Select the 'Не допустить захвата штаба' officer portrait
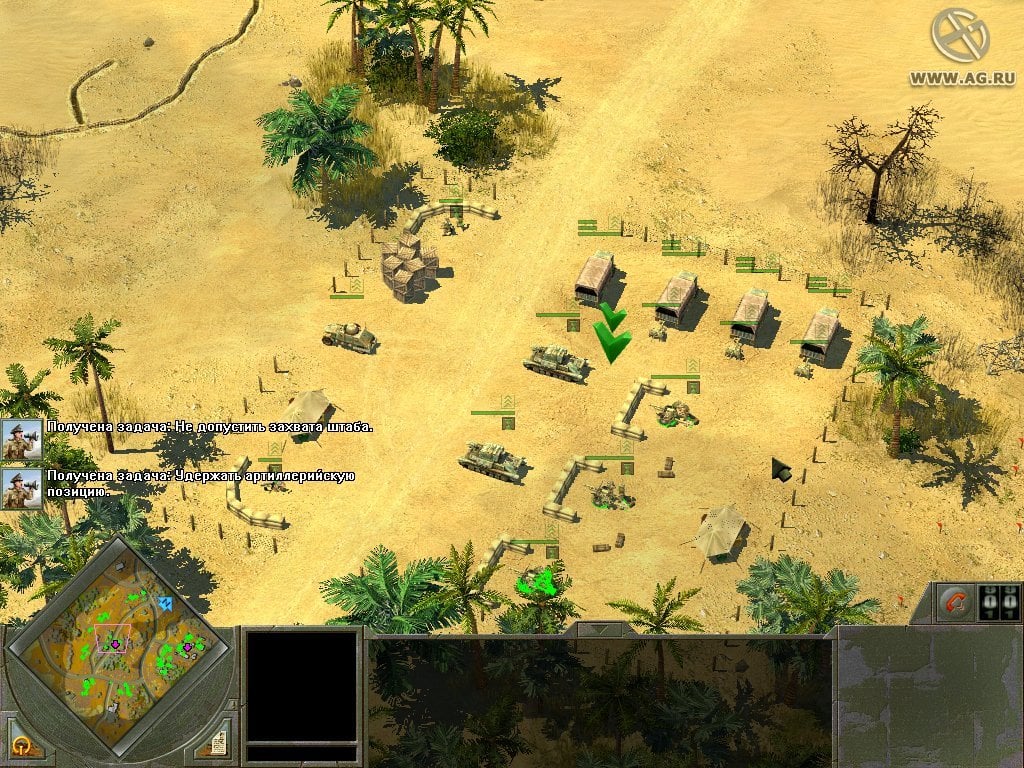 coord(21,437)
